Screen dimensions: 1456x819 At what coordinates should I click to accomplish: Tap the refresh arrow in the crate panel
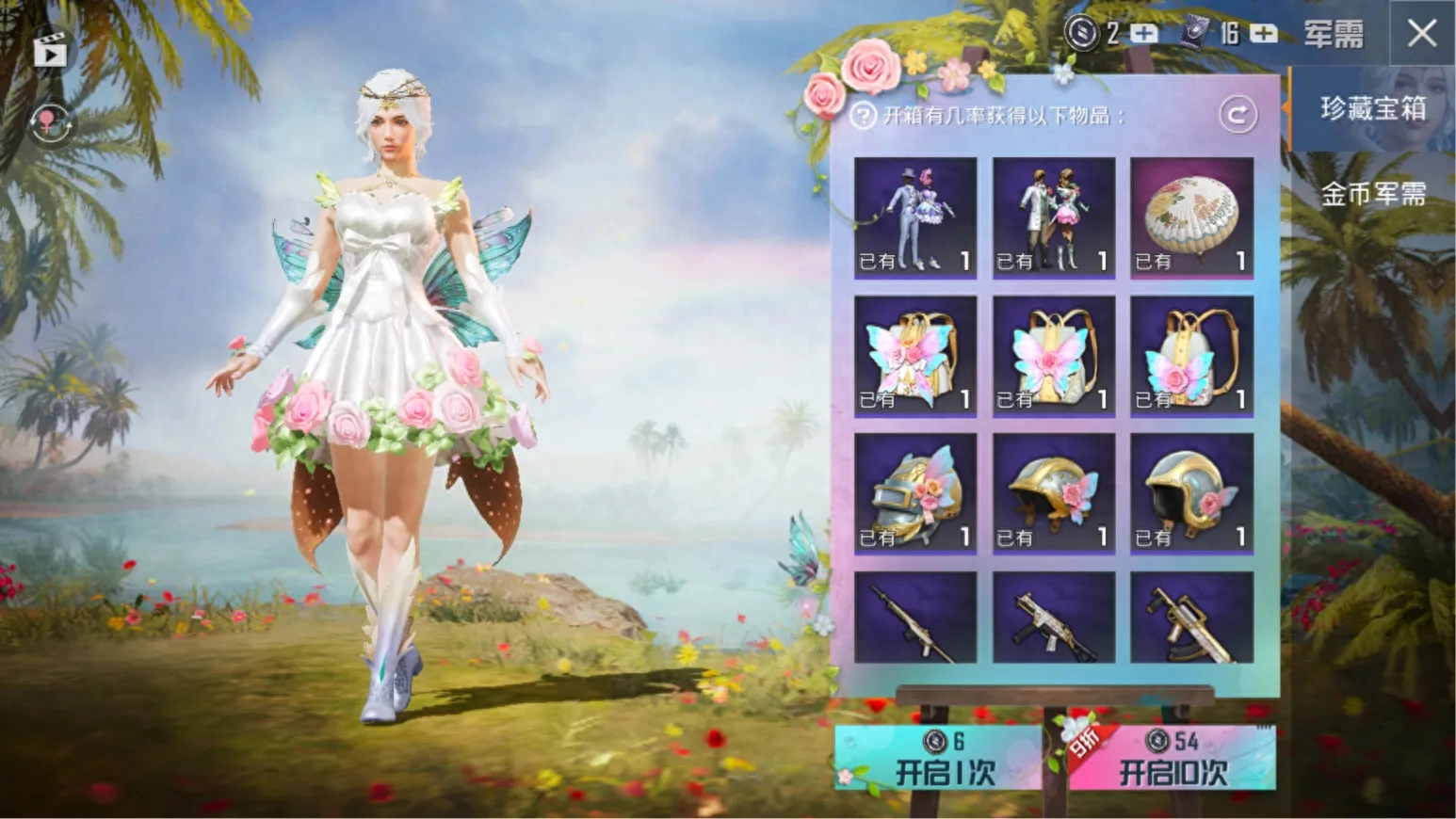[x=1238, y=115]
